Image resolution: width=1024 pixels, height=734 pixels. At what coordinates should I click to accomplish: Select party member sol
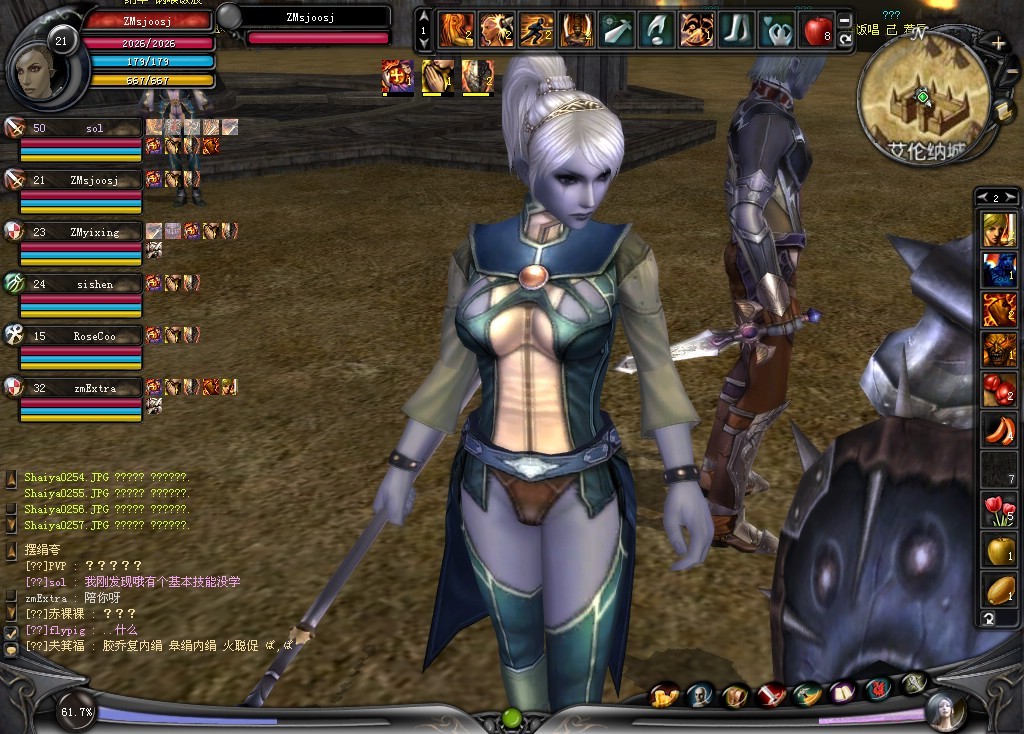coord(94,128)
